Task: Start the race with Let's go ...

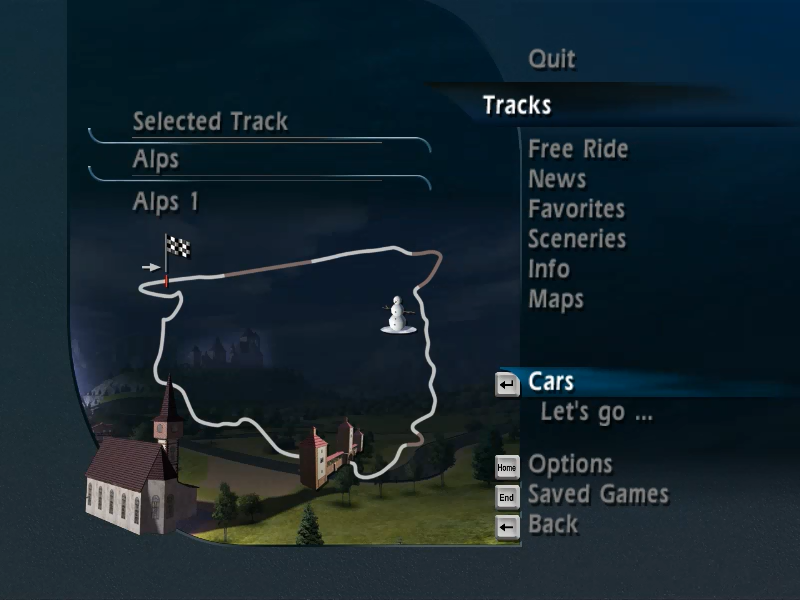Action: (596, 412)
